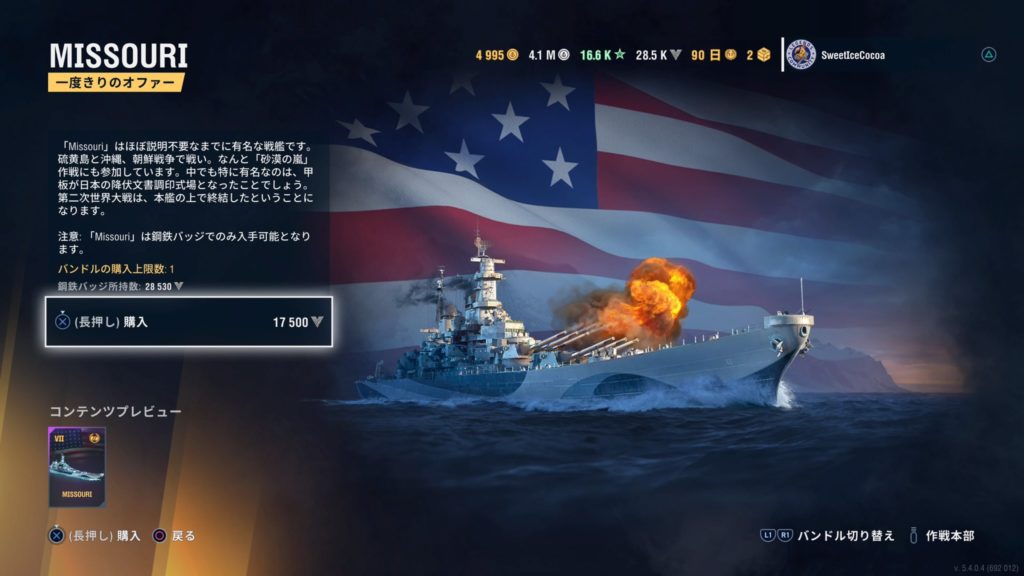The image size is (1024, 576).
Task: Open the 作戦本部 headquarters
Action: [946, 536]
